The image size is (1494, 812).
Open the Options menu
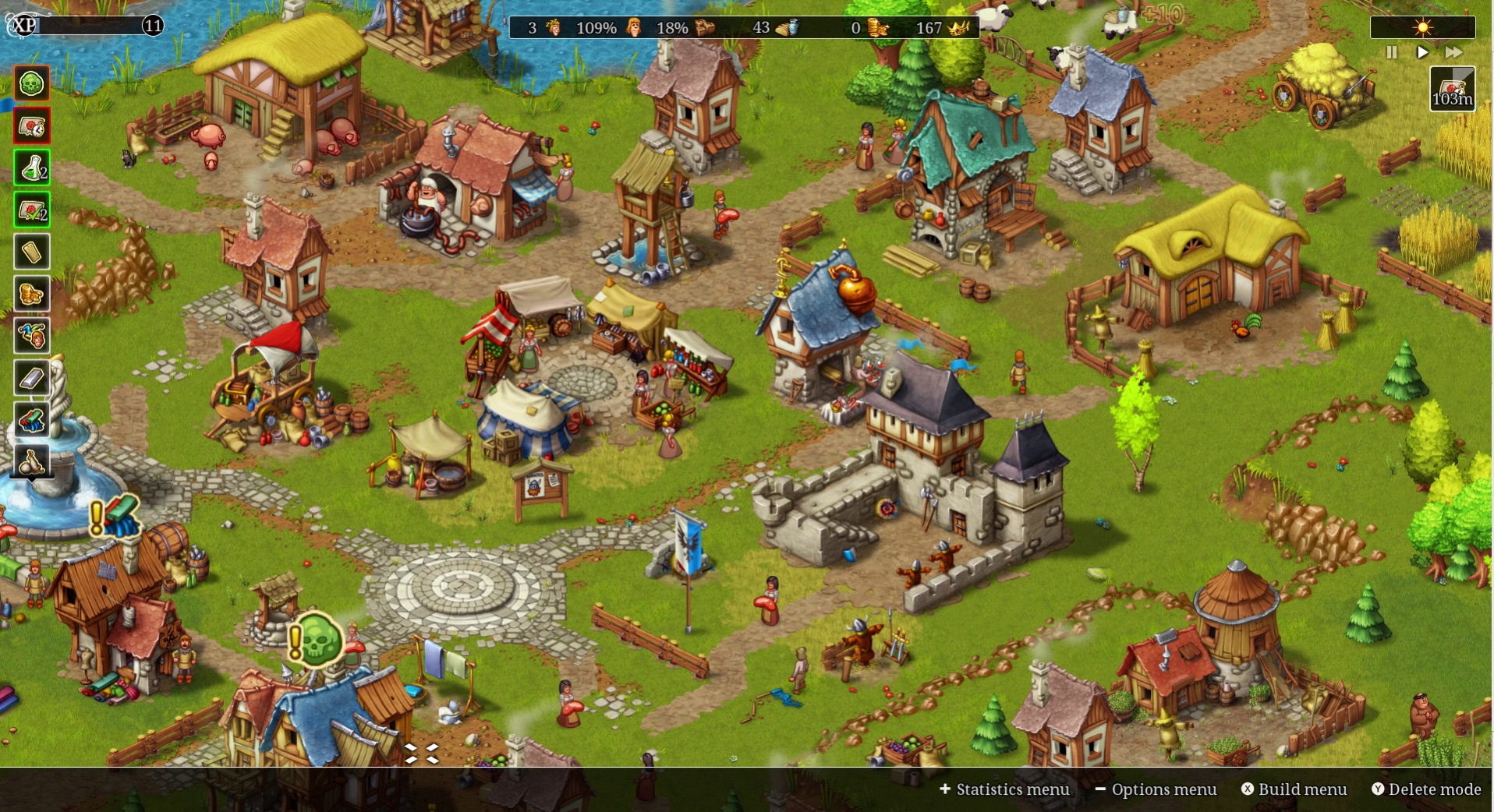[x=1157, y=789]
